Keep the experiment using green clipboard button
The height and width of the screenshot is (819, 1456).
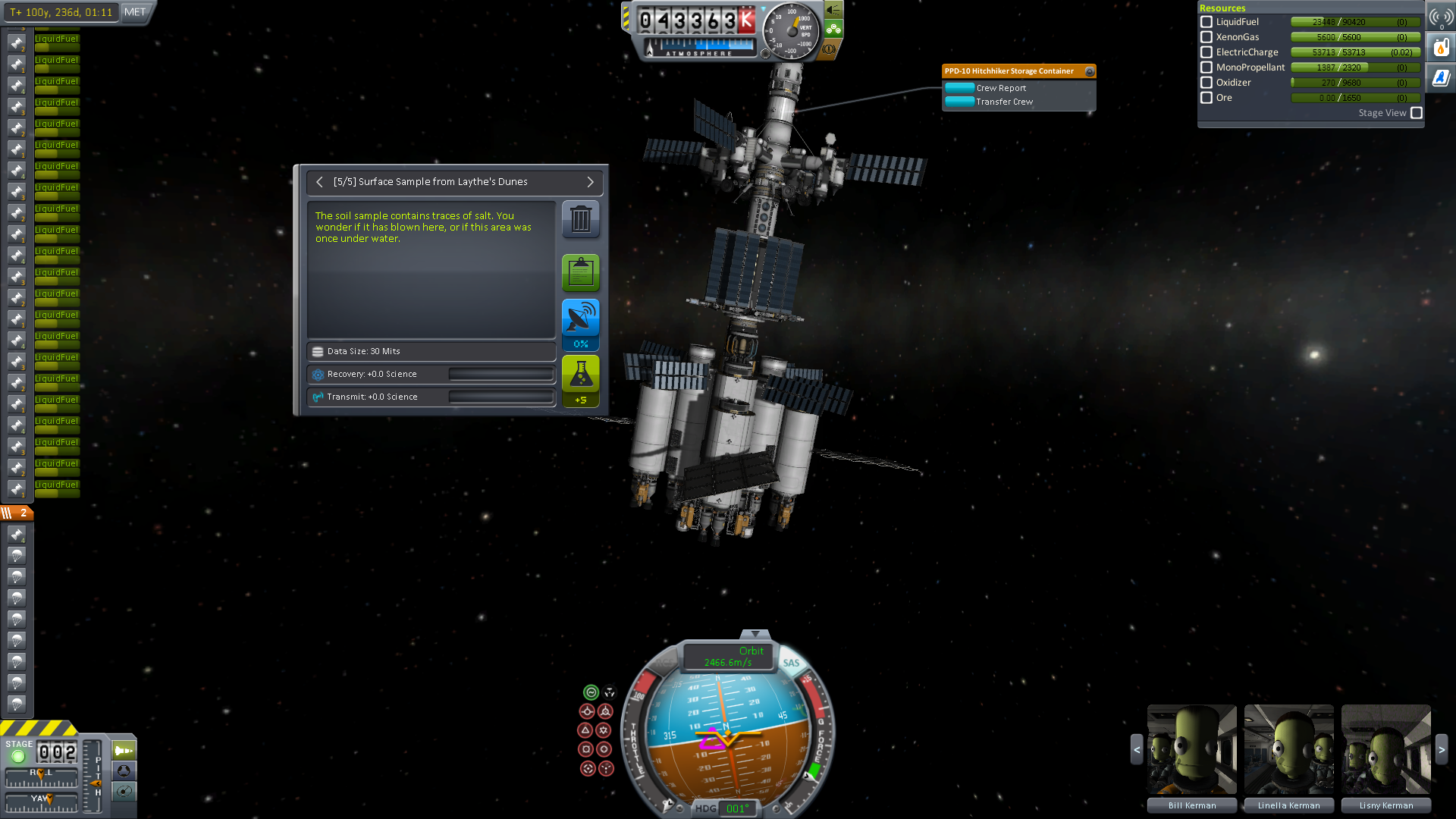[580, 272]
